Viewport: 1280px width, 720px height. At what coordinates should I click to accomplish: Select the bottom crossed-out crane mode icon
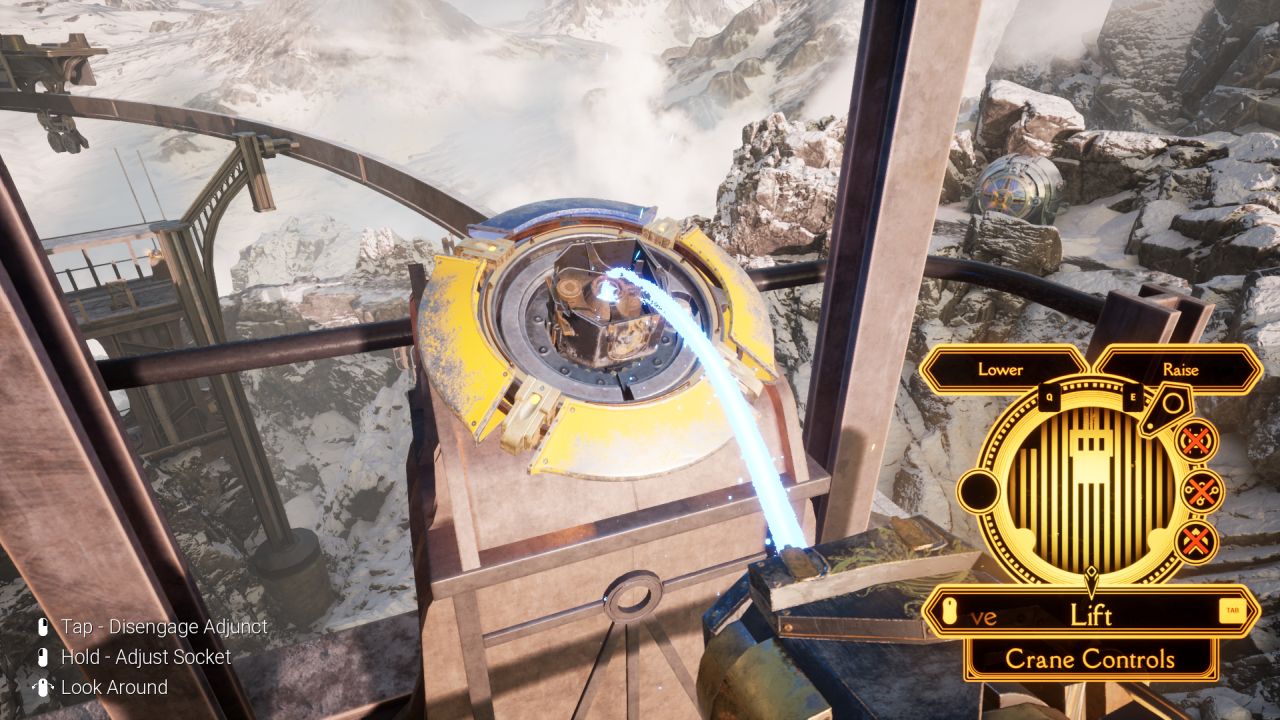[x=1196, y=541]
